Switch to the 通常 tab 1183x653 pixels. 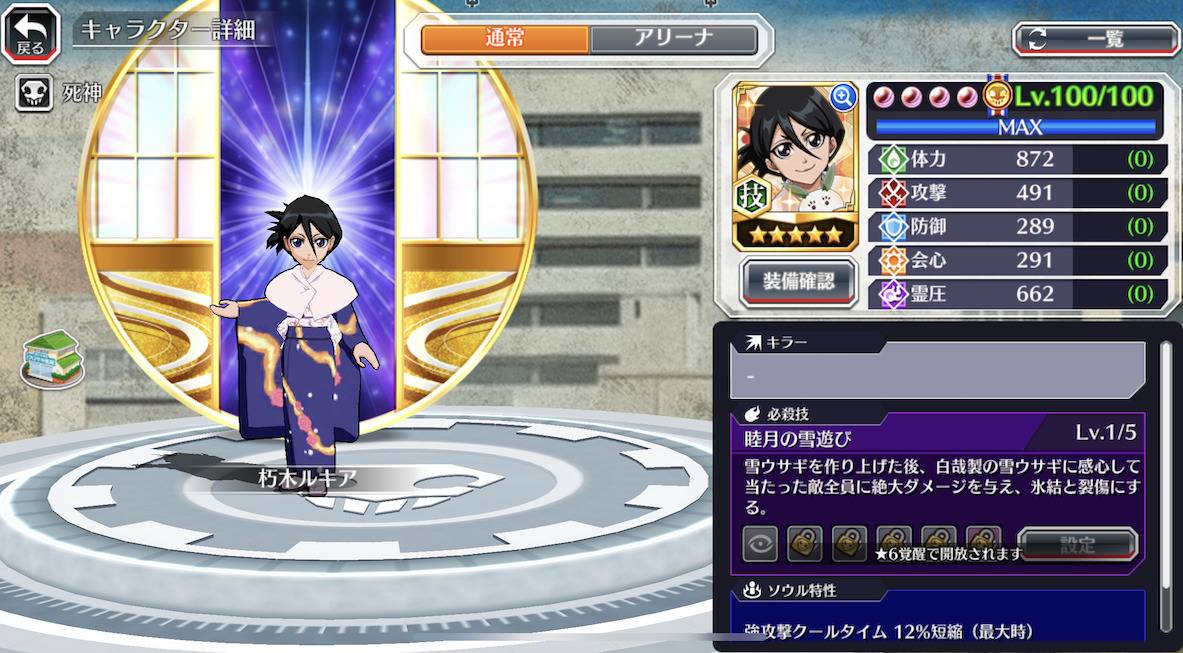pyautogui.click(x=505, y=39)
